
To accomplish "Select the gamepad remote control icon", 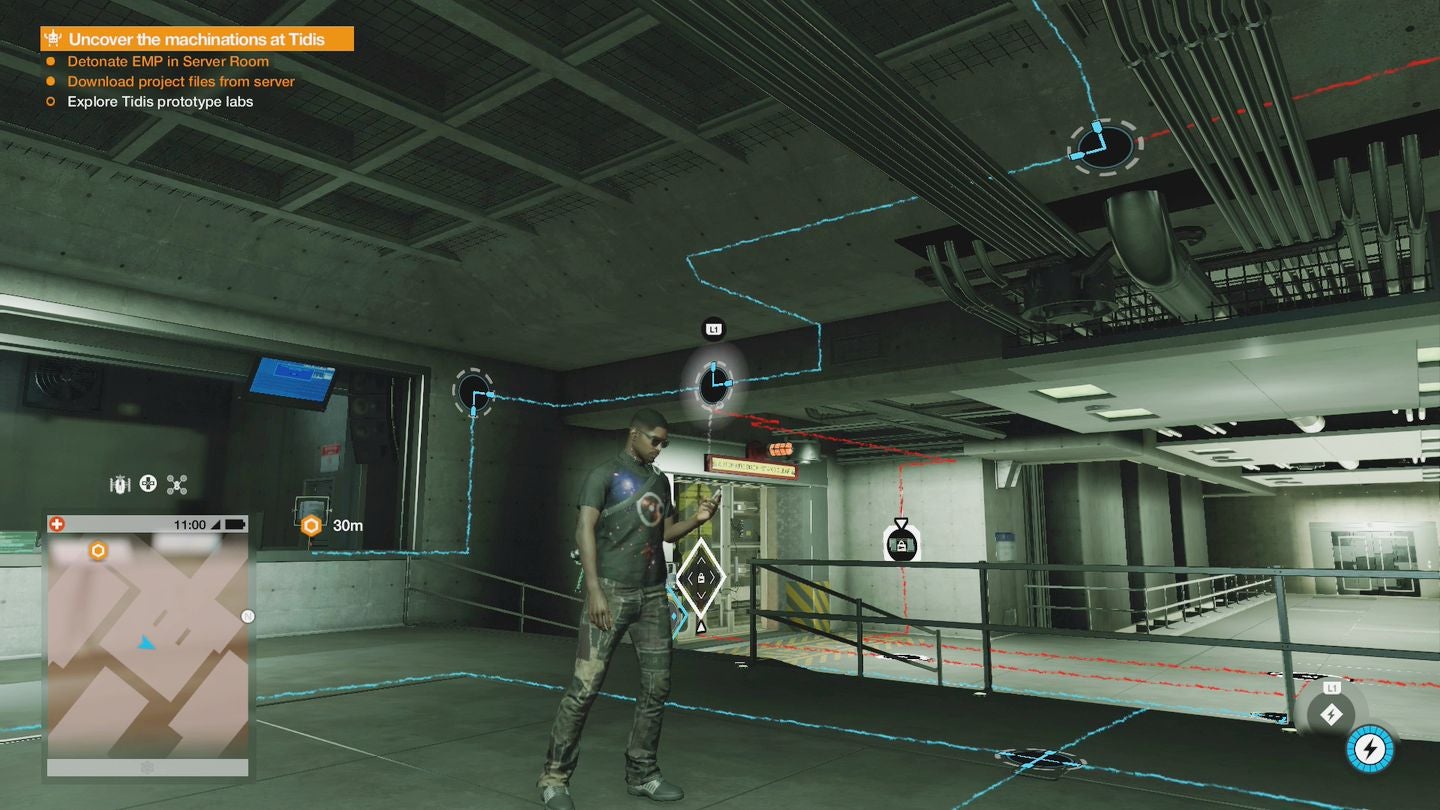I will tap(147, 483).
